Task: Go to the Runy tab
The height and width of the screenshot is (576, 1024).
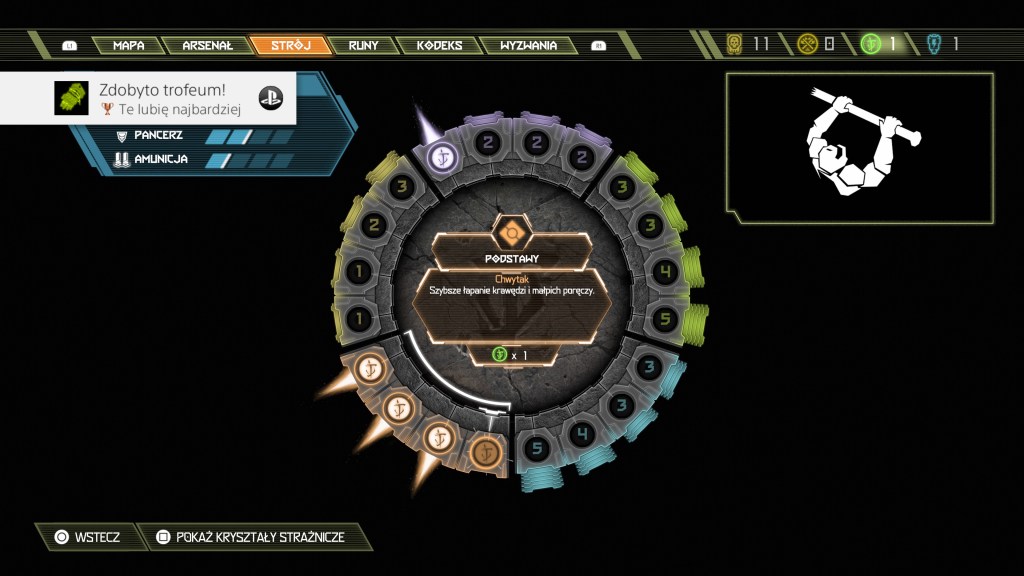Action: point(362,45)
